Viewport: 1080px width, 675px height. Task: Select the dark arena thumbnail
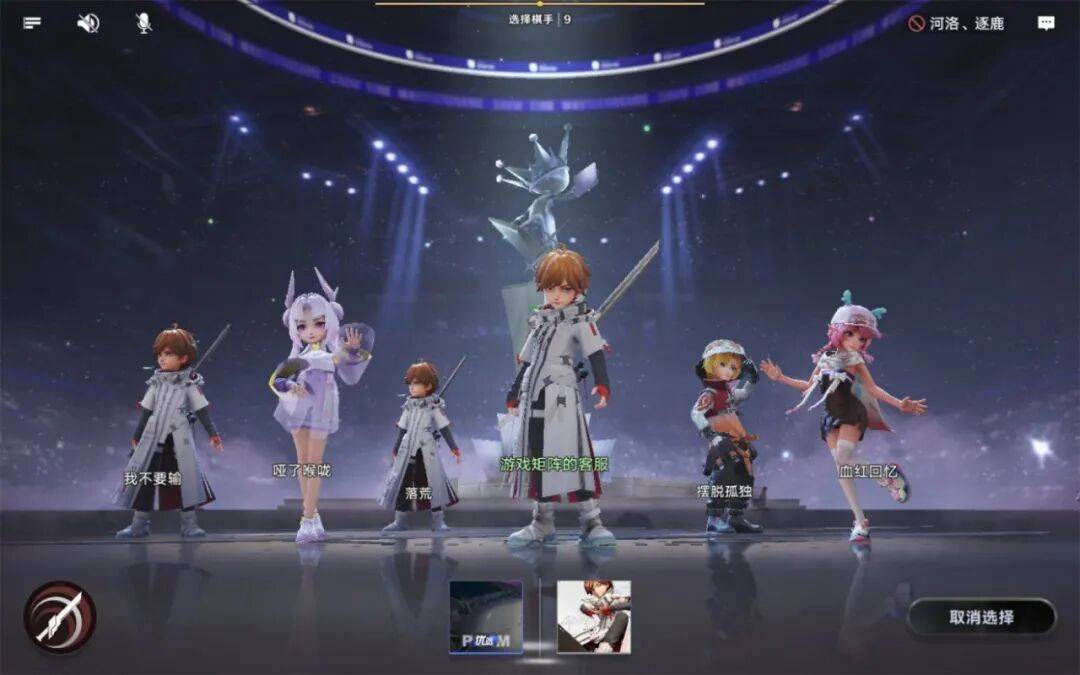click(486, 617)
